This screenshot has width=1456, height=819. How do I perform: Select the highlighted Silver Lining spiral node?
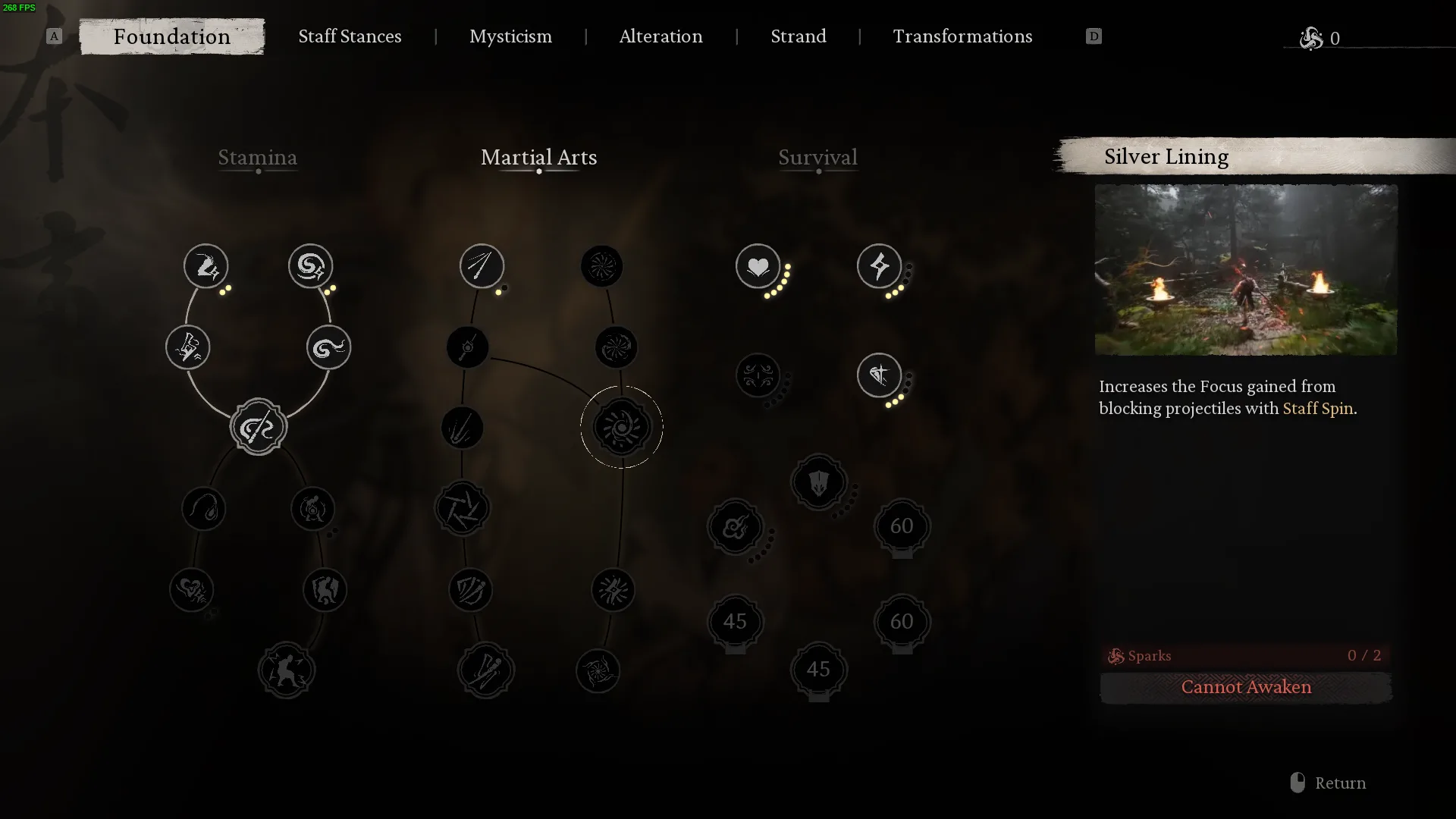point(621,427)
